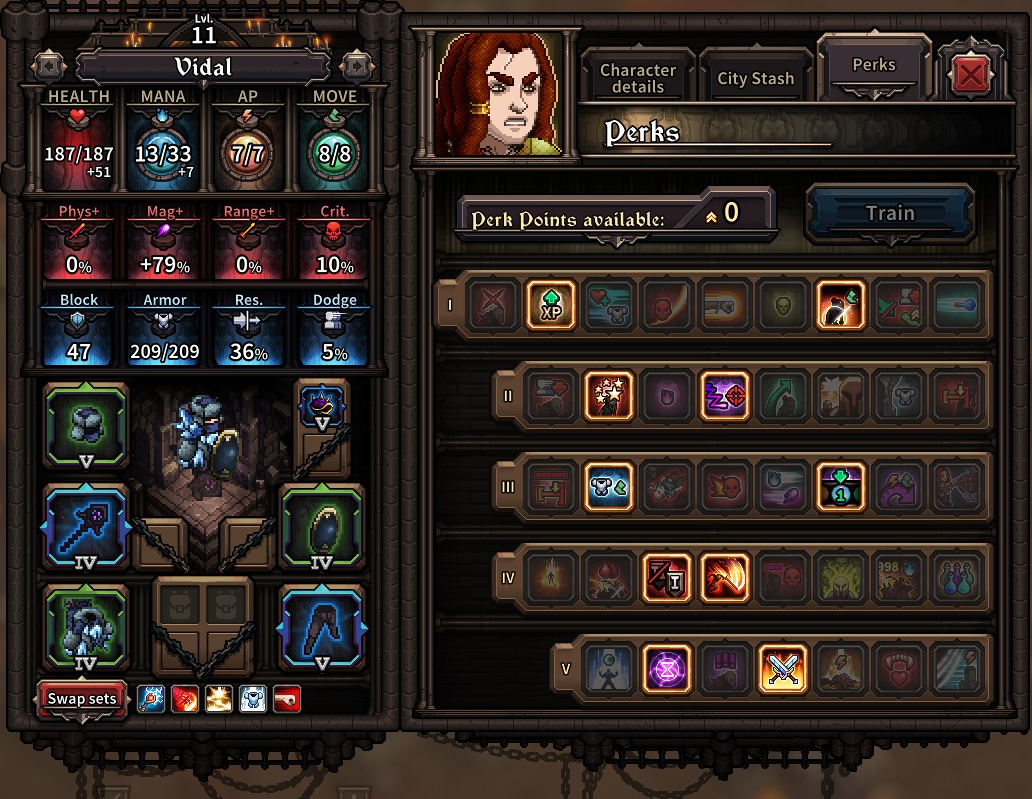This screenshot has width=1032, height=799.
Task: Open the dark oval shield equipment slot
Action: (321, 527)
